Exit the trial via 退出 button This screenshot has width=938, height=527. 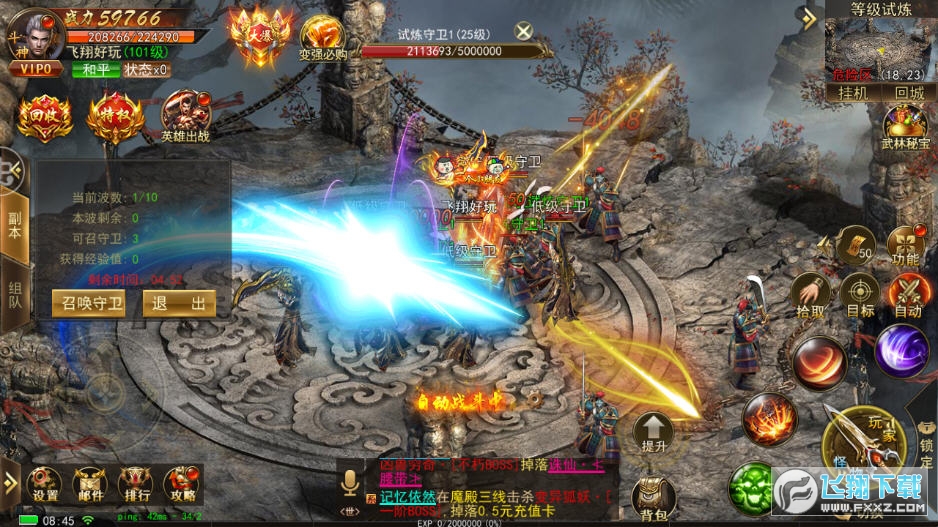pos(179,304)
